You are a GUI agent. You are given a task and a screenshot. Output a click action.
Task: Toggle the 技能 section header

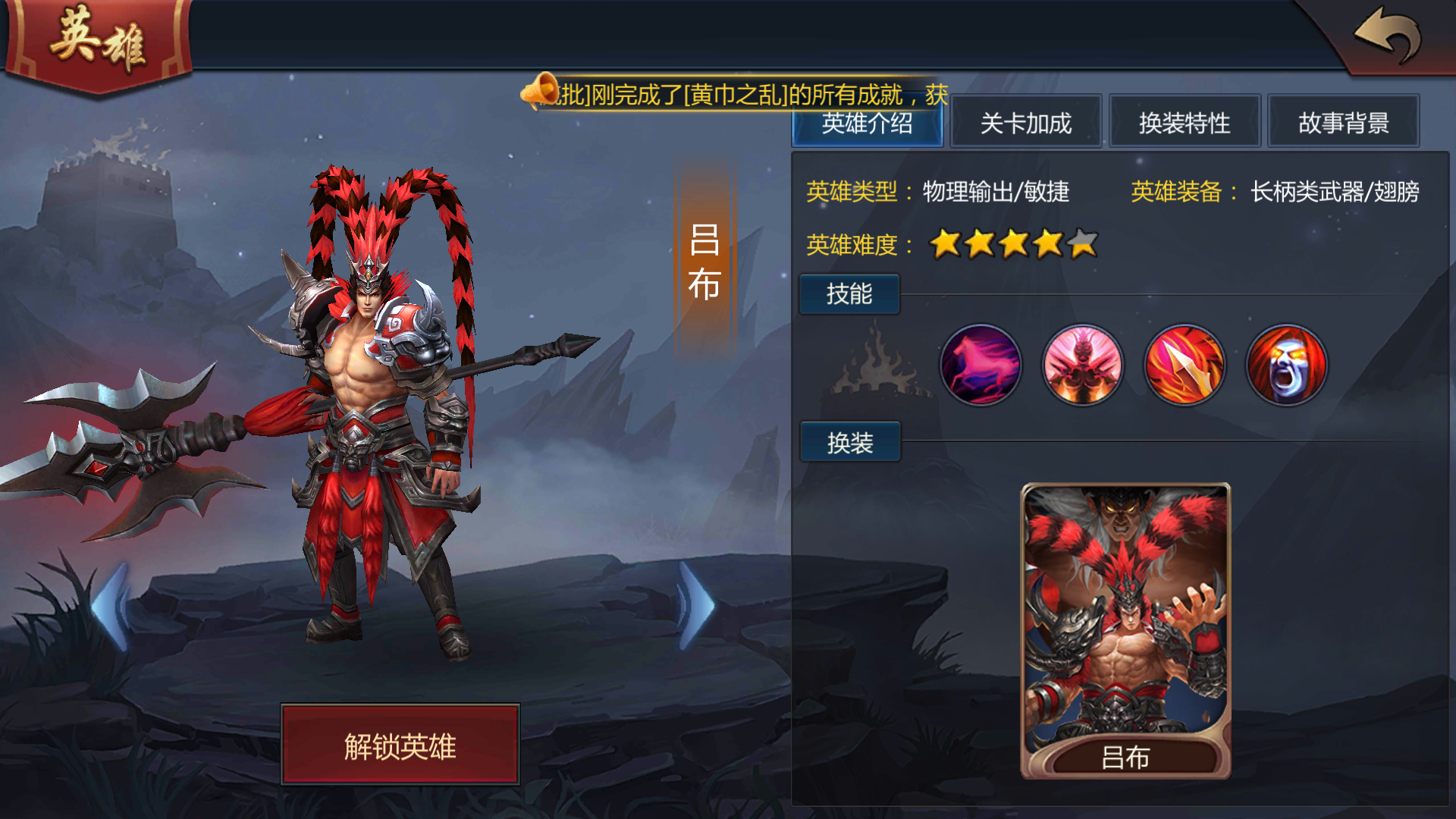(x=849, y=294)
